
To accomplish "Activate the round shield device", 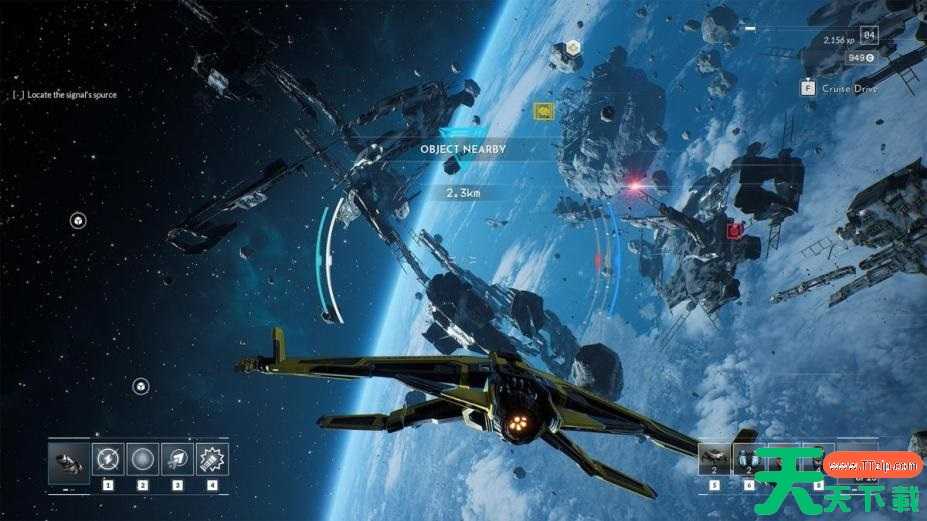I will click(143, 460).
